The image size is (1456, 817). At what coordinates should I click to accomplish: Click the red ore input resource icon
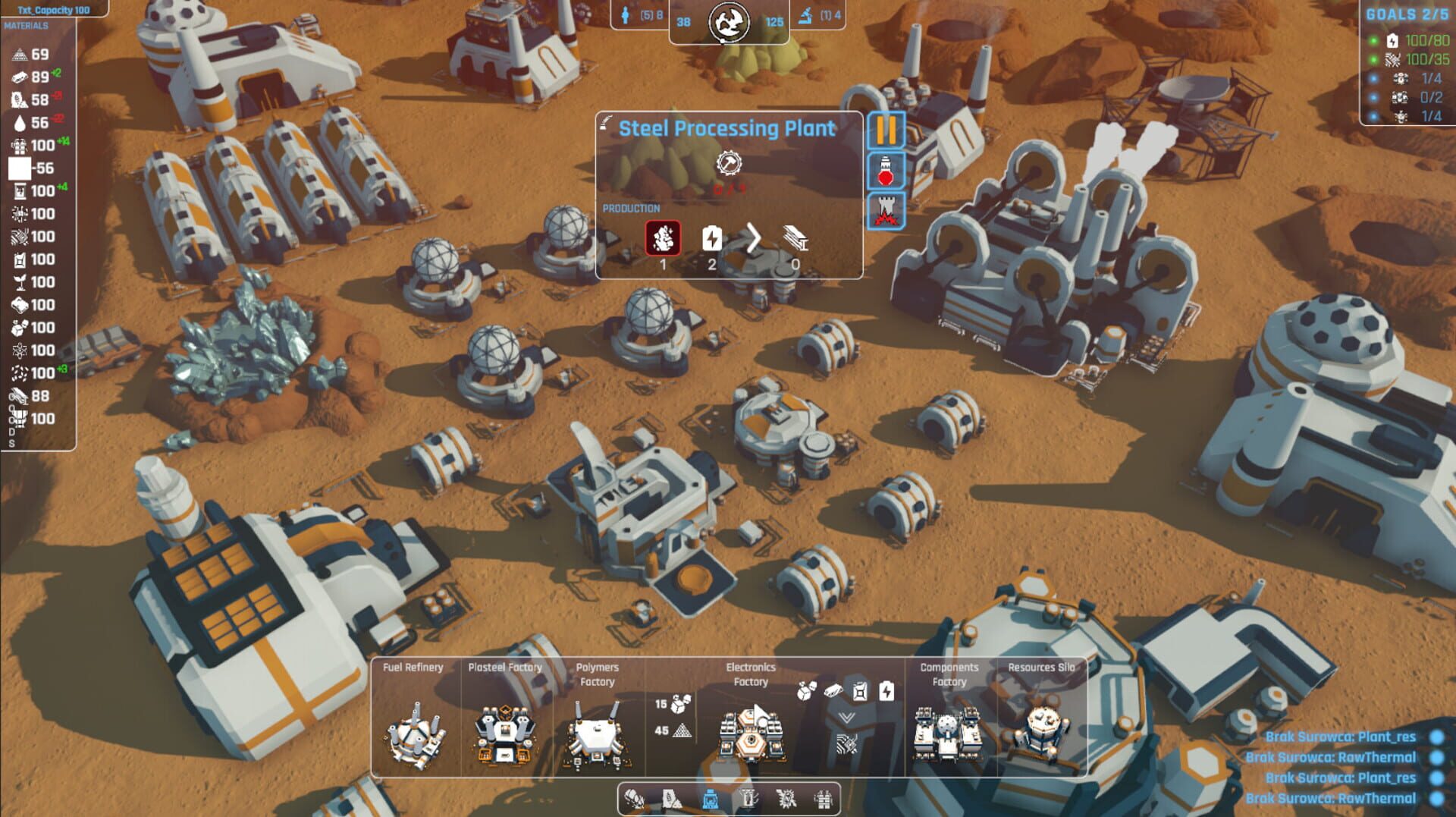pos(663,238)
